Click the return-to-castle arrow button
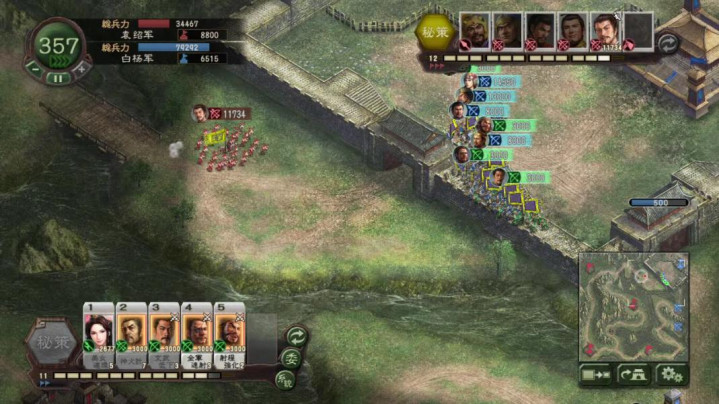The image size is (719, 404). [x=634, y=374]
